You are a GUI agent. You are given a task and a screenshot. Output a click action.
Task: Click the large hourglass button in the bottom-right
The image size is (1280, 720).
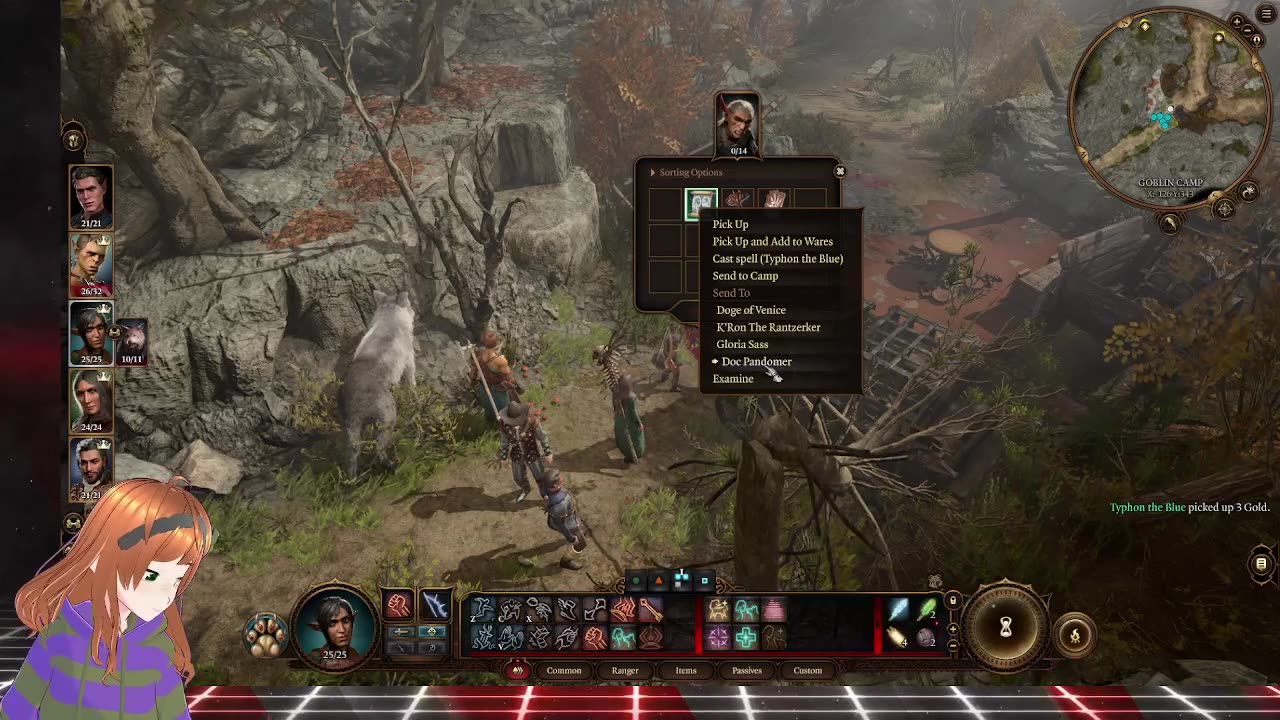click(1006, 628)
